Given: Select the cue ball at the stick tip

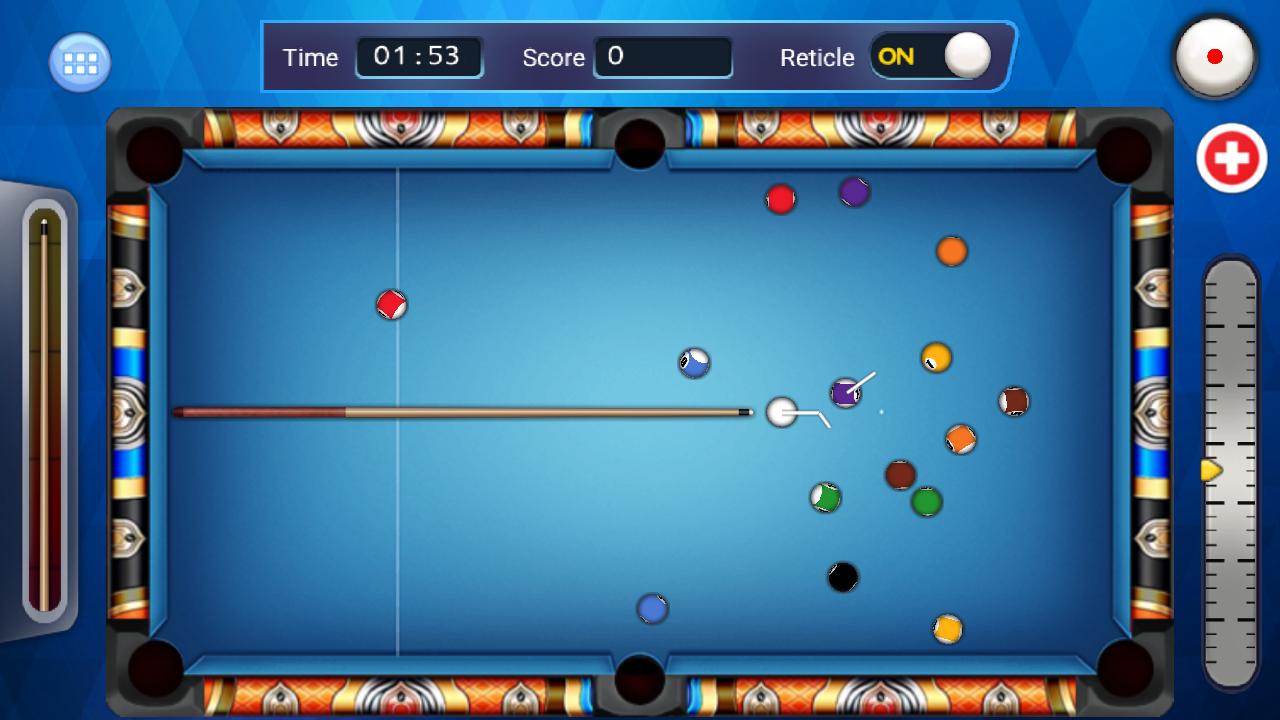Looking at the screenshot, I should tap(780, 412).
